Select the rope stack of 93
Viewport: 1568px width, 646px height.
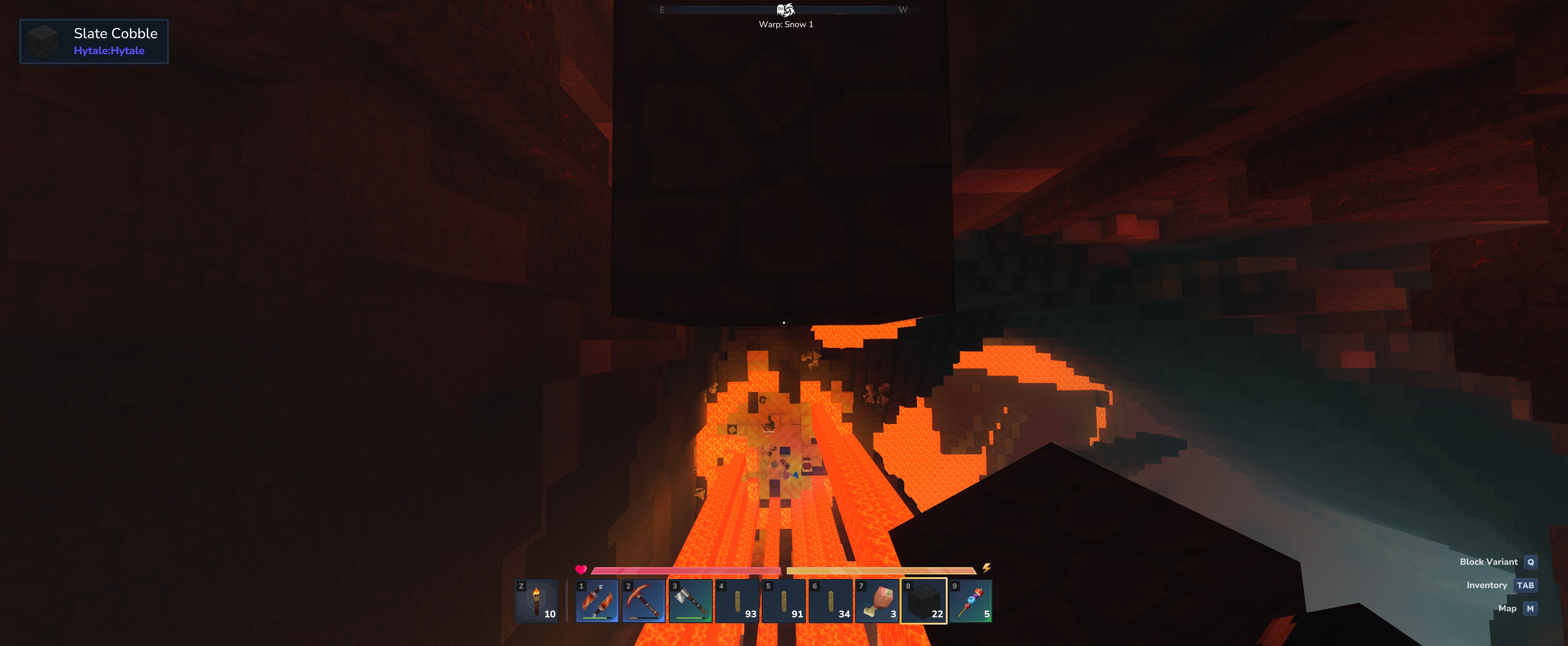pyautogui.click(x=737, y=601)
